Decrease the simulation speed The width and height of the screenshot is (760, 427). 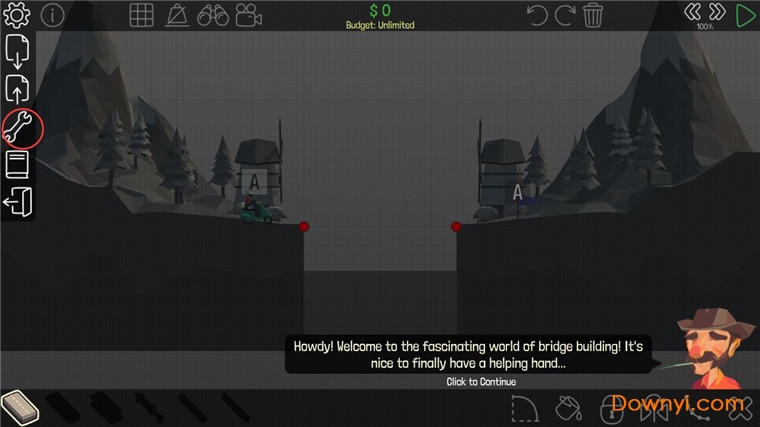pyautogui.click(x=693, y=12)
